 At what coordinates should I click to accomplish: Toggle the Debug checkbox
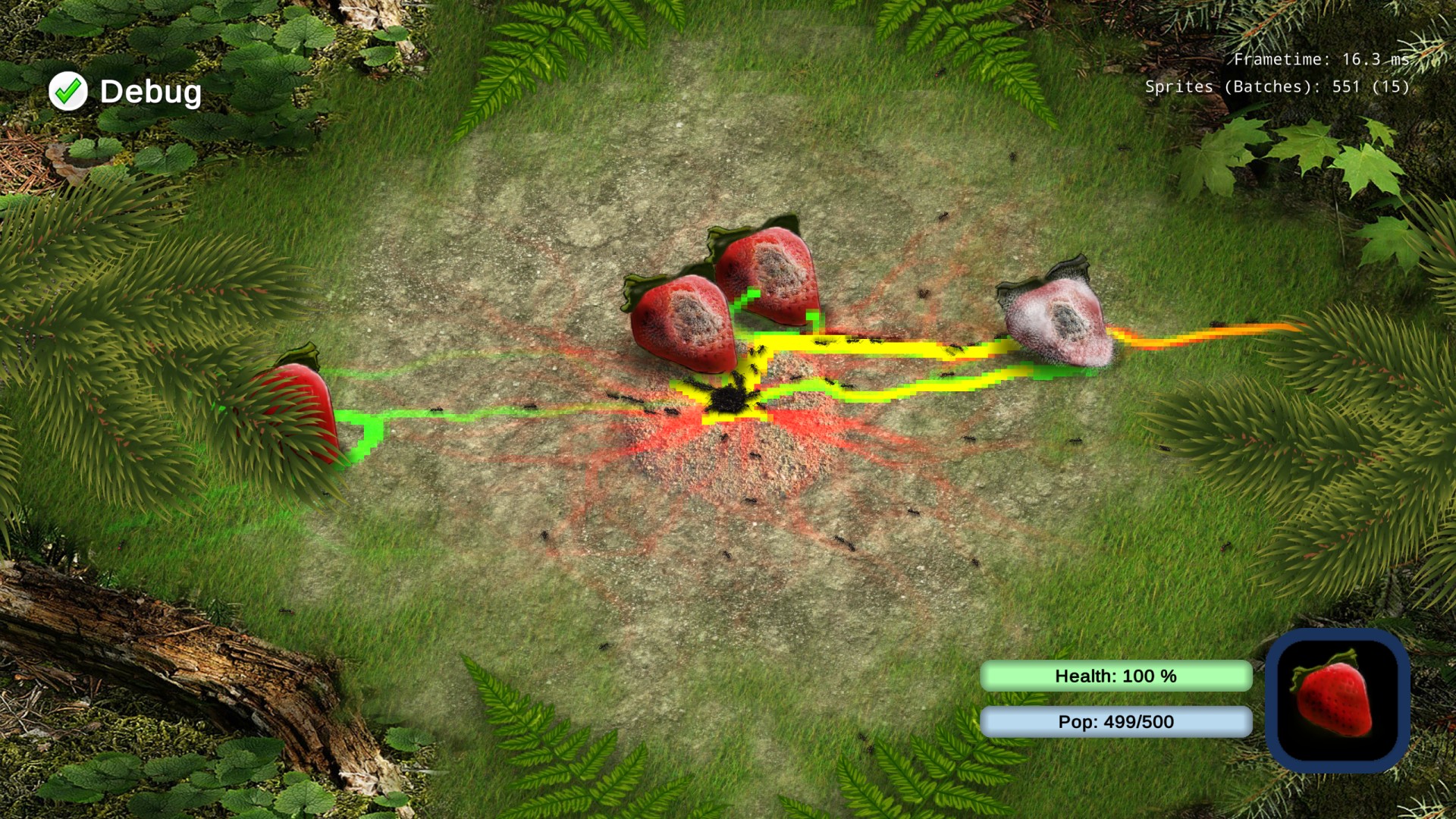(68, 92)
